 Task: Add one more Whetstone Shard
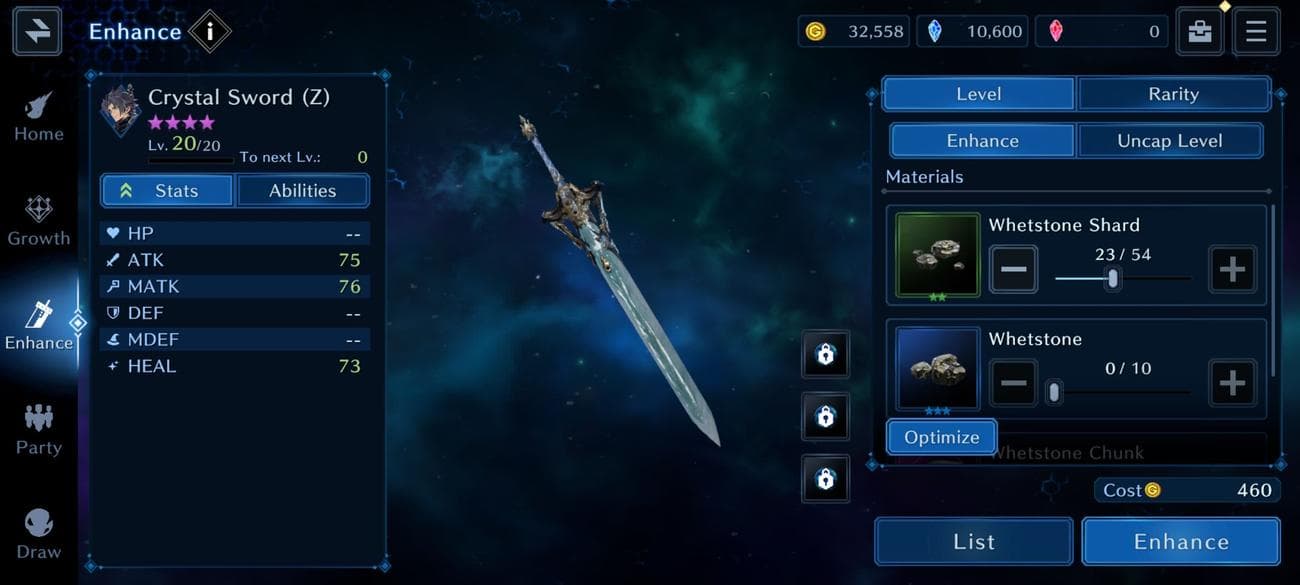1232,270
